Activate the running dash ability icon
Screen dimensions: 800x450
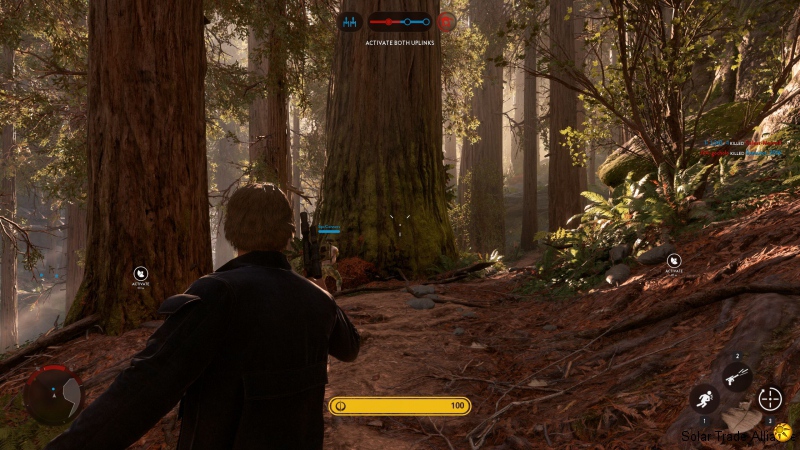pos(703,399)
